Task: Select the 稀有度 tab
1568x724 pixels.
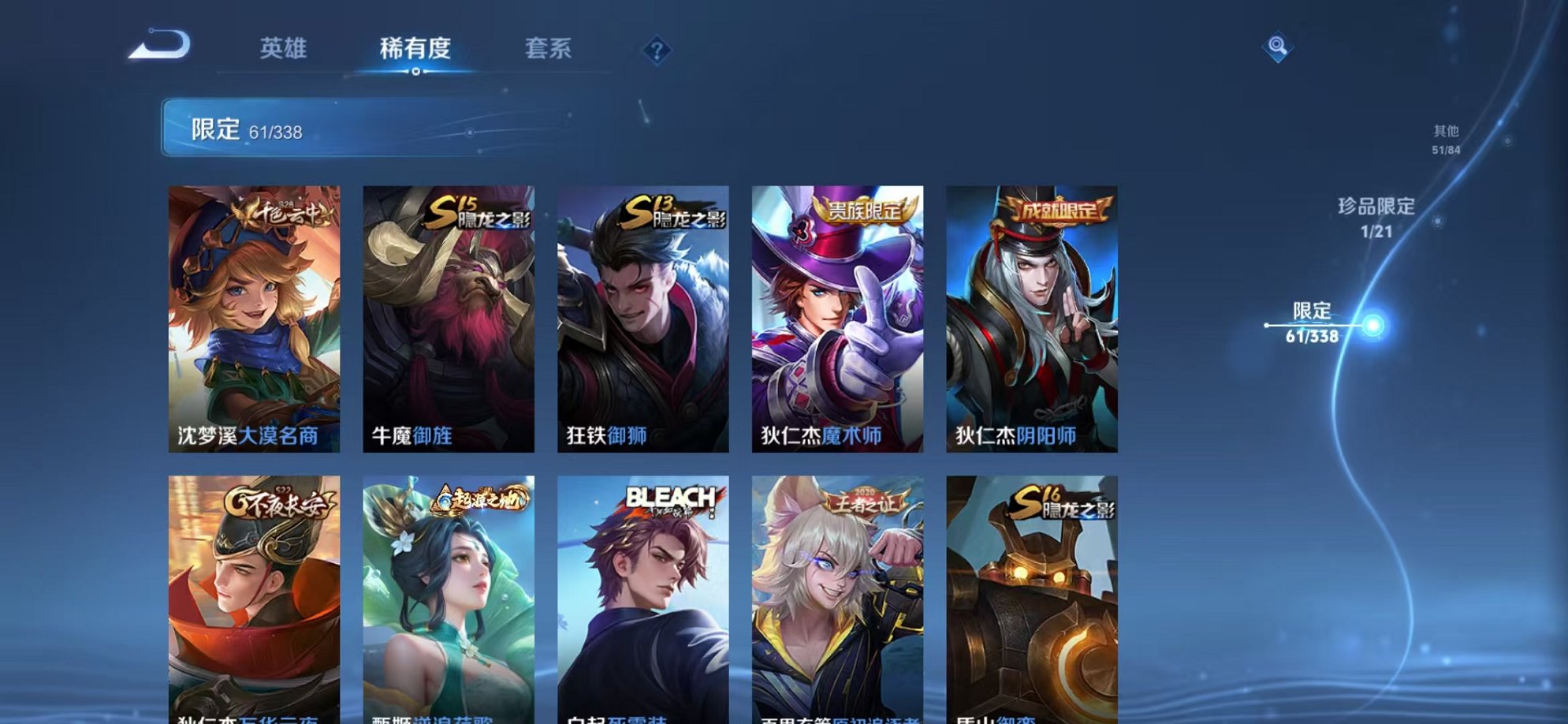Action: click(415, 49)
